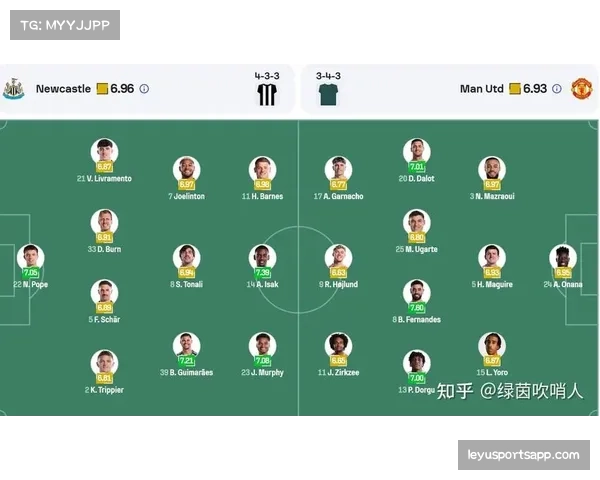Show Newcastle rating info icon
Image resolution: width=600 pixels, height=480 pixels.
click(x=144, y=89)
